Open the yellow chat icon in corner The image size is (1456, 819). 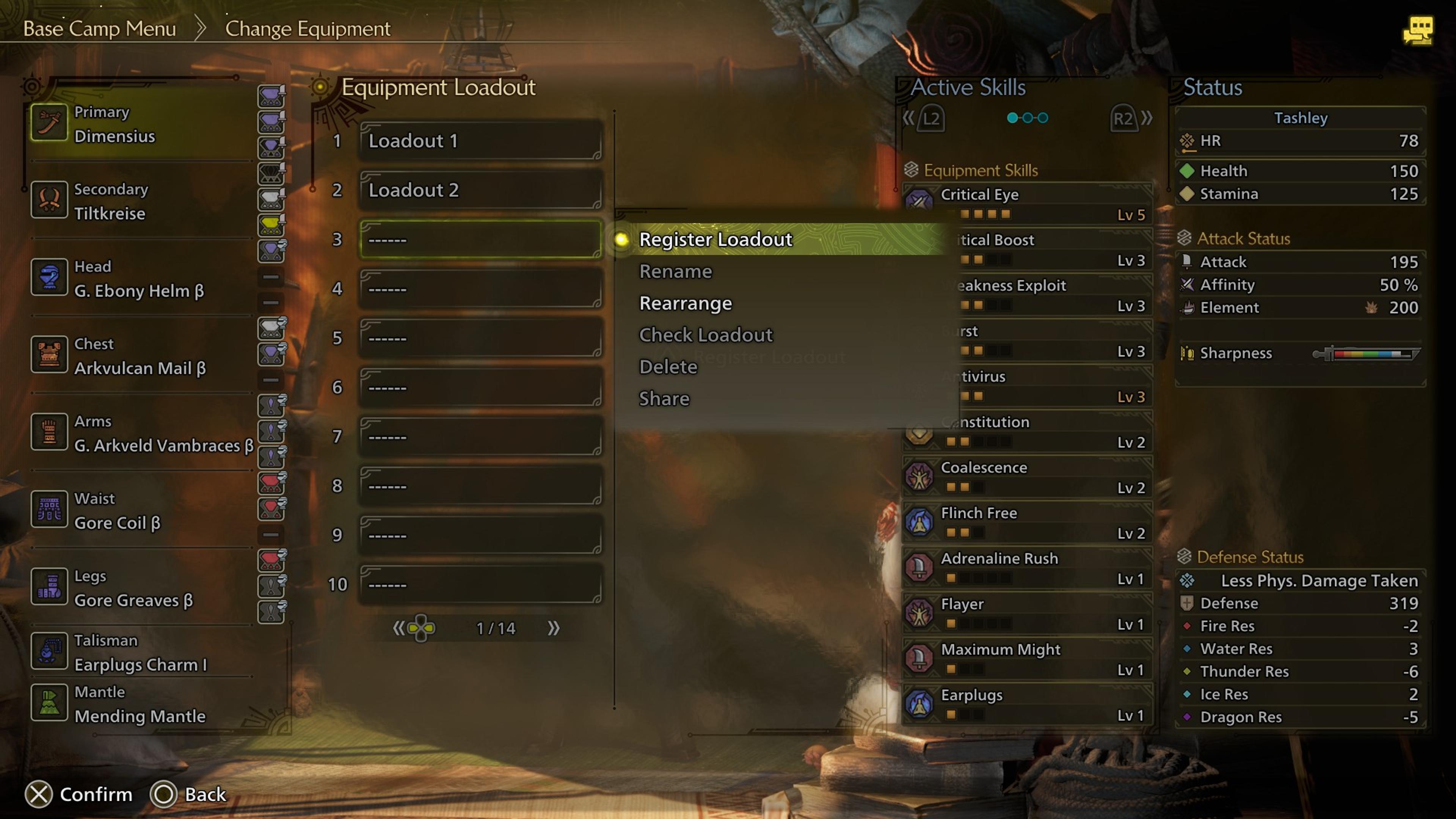(x=1418, y=30)
